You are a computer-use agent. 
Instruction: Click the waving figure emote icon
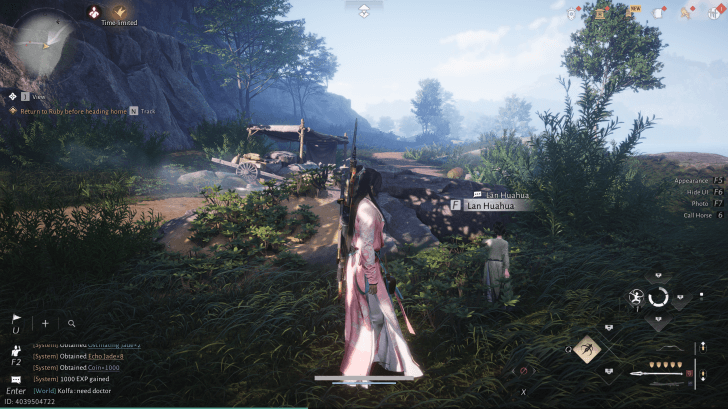tap(16, 350)
